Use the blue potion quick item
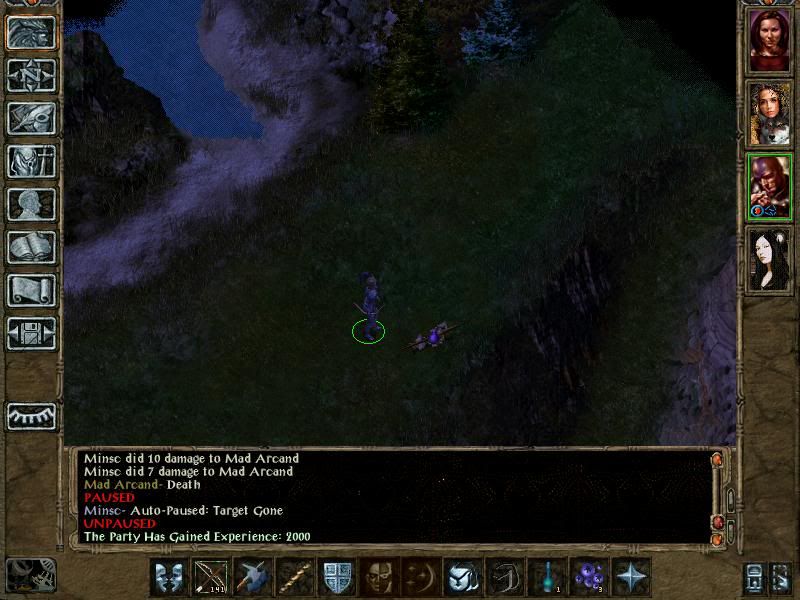Image resolution: width=800 pixels, height=600 pixels. point(547,577)
